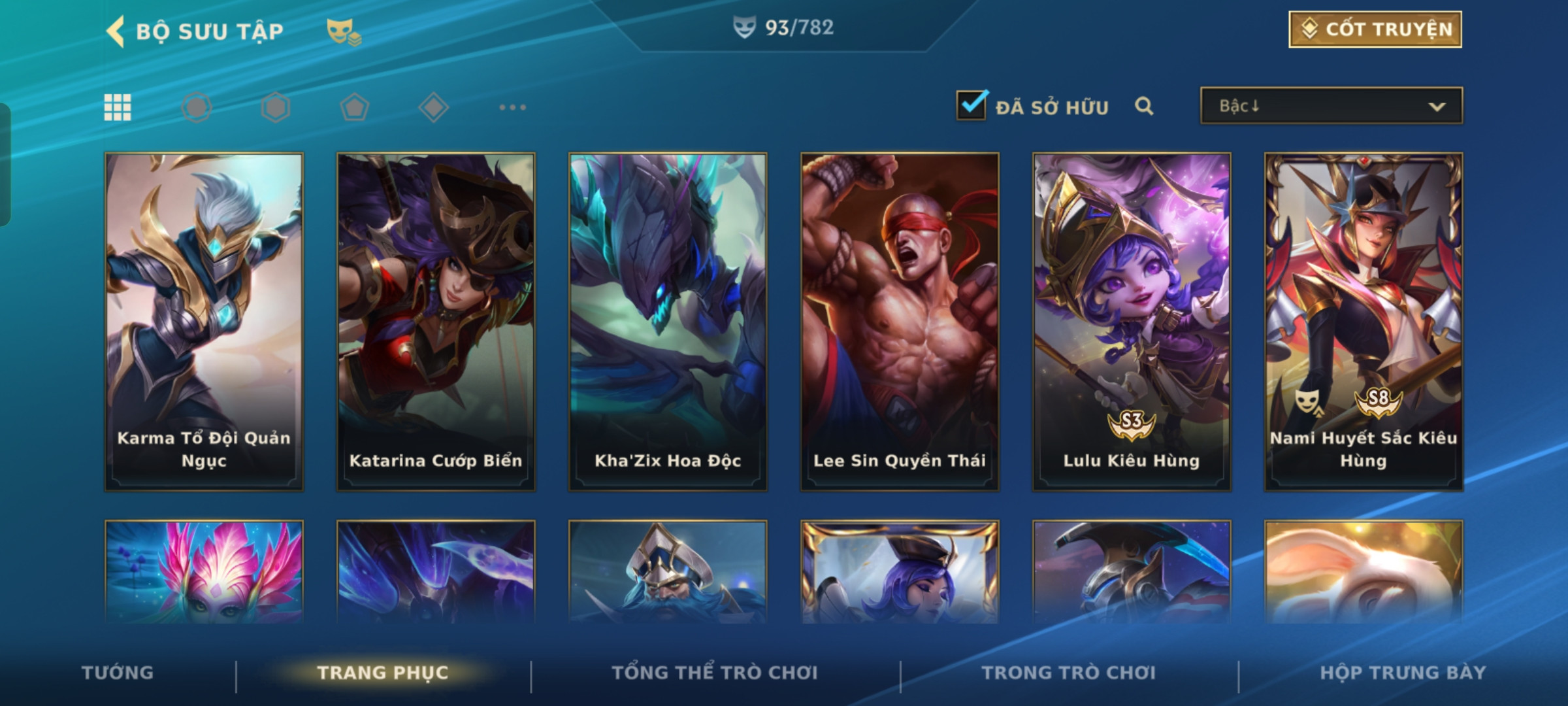Toggle the Đã Sở Hữu checkbox

pos(971,105)
